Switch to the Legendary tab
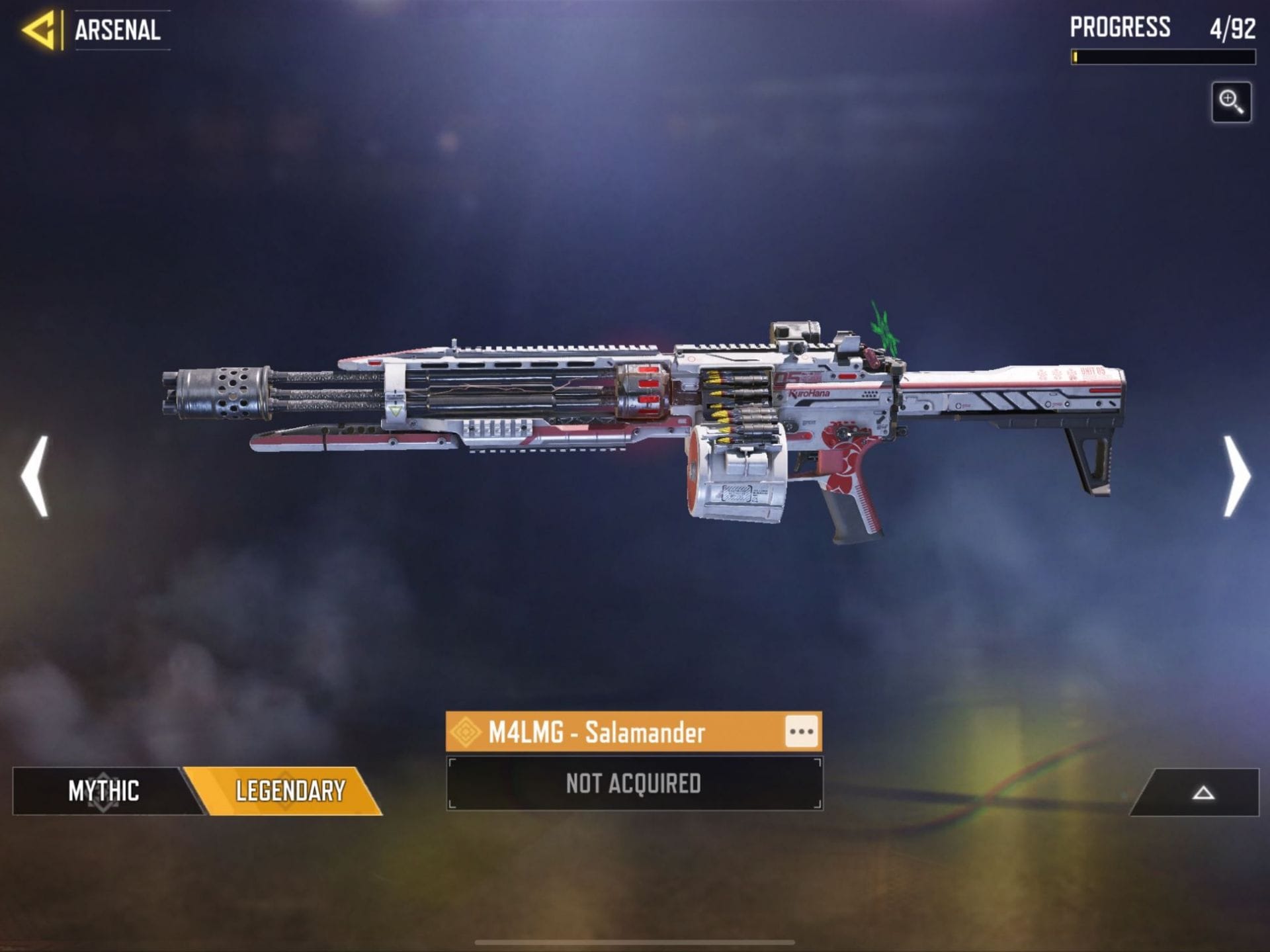The height and width of the screenshot is (952, 1270). tap(291, 791)
